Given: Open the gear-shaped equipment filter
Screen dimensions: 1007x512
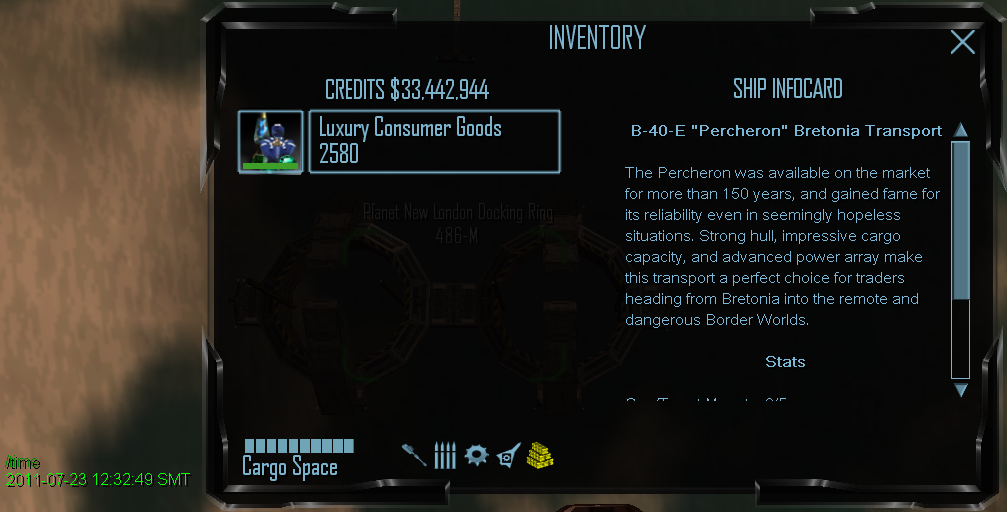Looking at the screenshot, I should pos(477,455).
